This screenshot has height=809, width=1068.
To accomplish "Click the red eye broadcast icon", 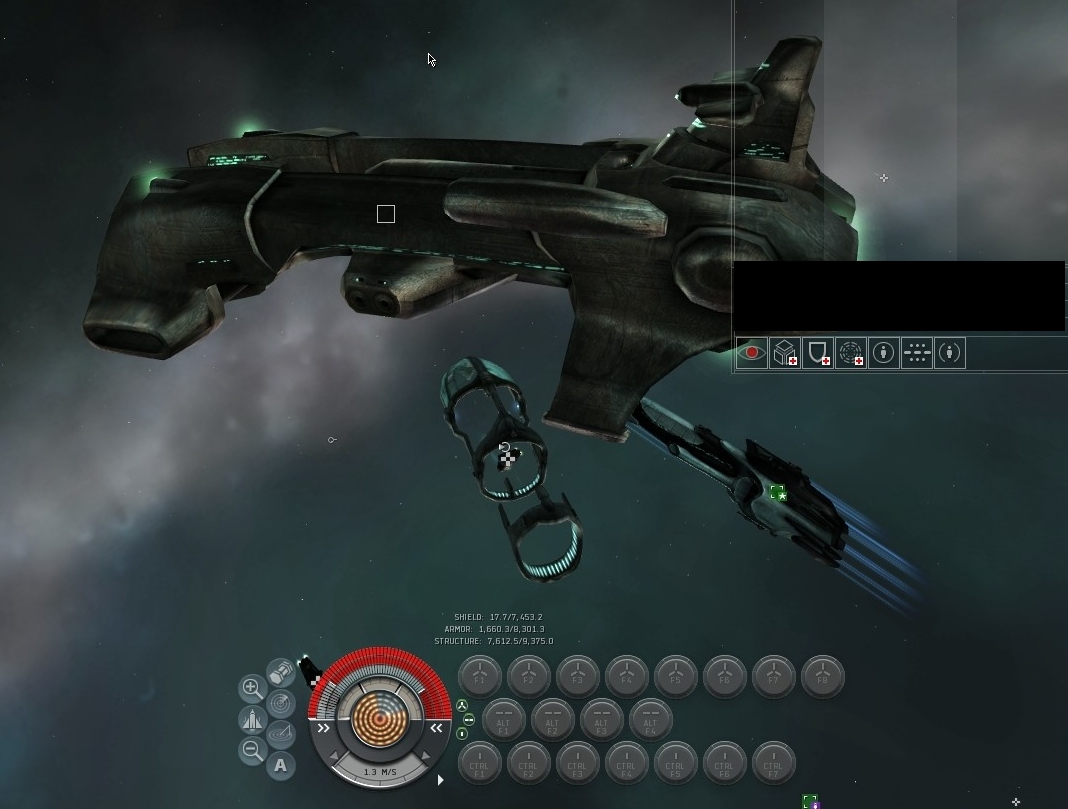I will [x=752, y=353].
